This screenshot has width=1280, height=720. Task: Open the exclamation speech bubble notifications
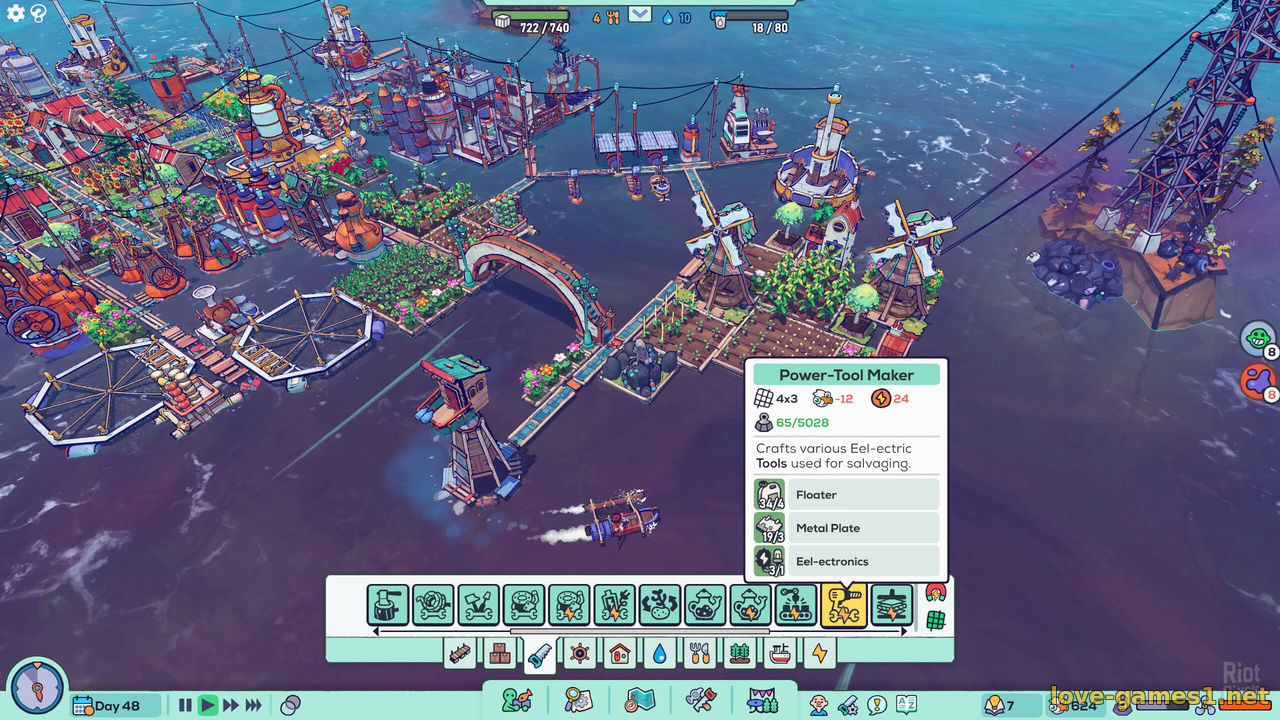click(x=877, y=705)
